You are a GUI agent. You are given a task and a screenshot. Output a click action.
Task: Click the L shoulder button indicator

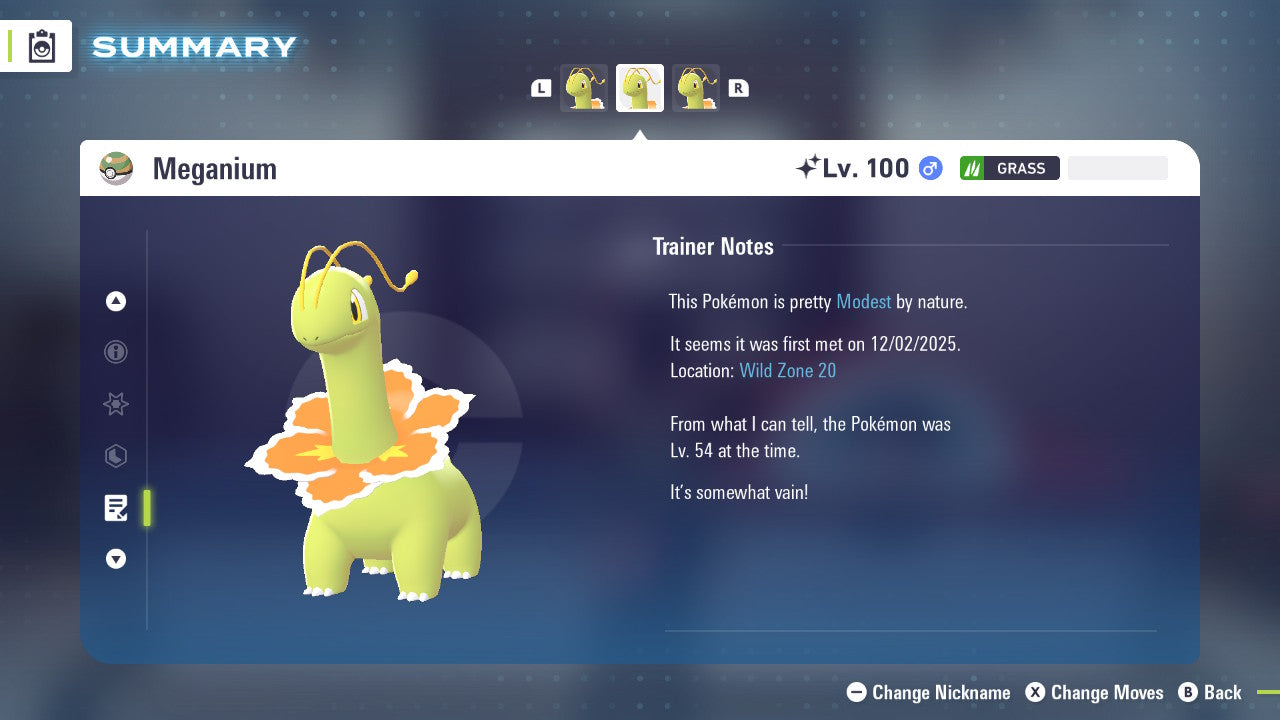(540, 88)
